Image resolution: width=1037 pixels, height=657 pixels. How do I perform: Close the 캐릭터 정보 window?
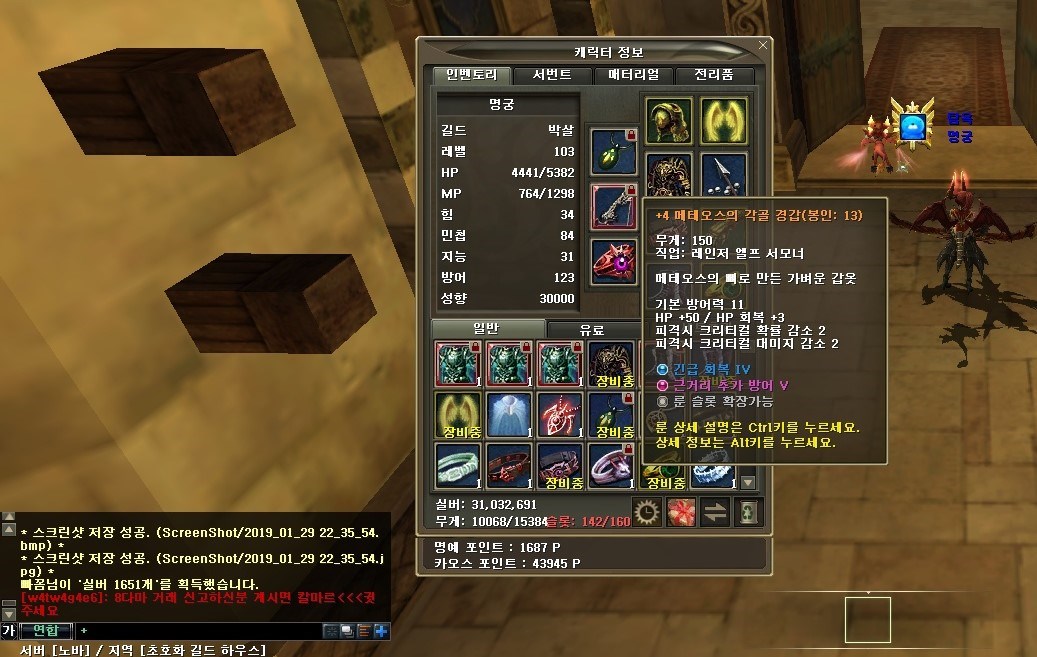click(764, 45)
